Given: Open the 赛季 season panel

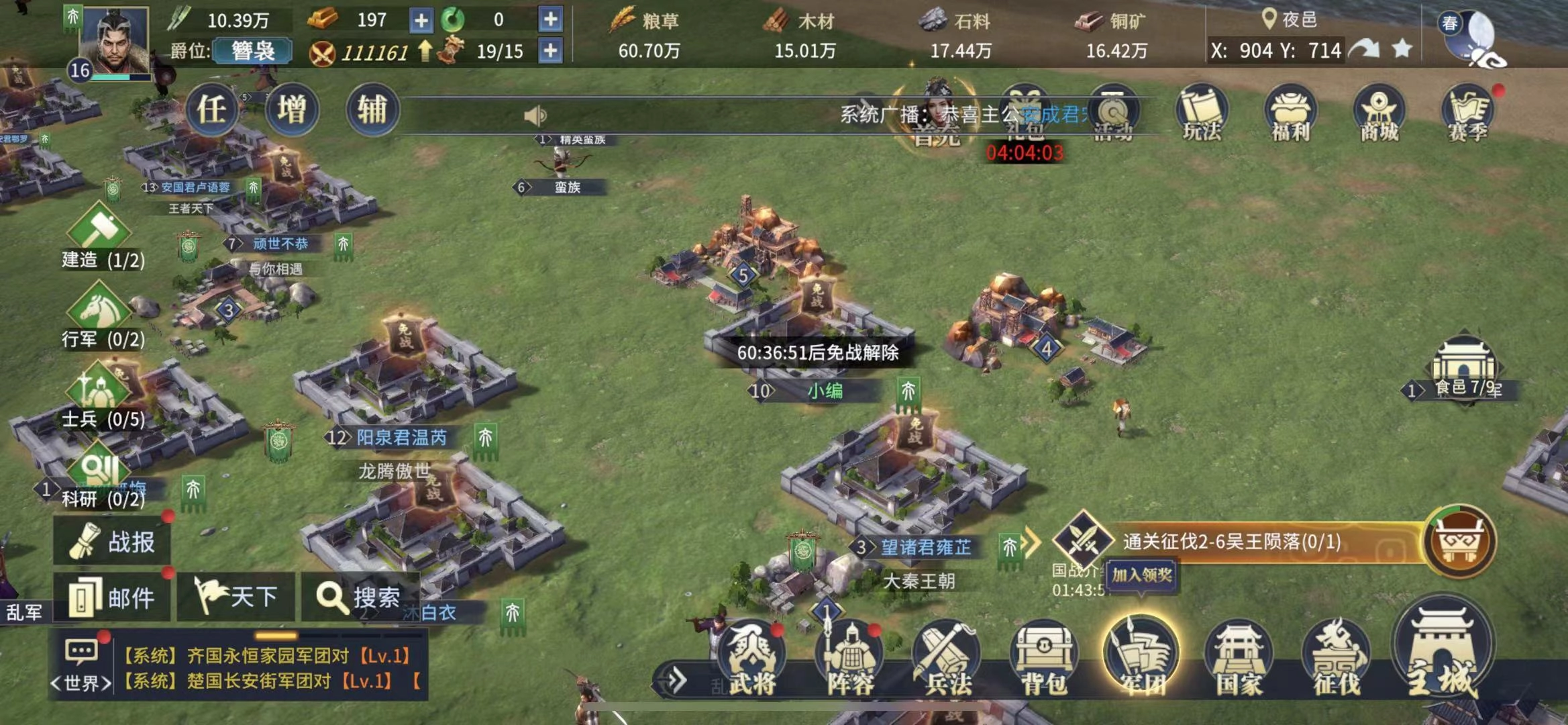Looking at the screenshot, I should 1467,113.
